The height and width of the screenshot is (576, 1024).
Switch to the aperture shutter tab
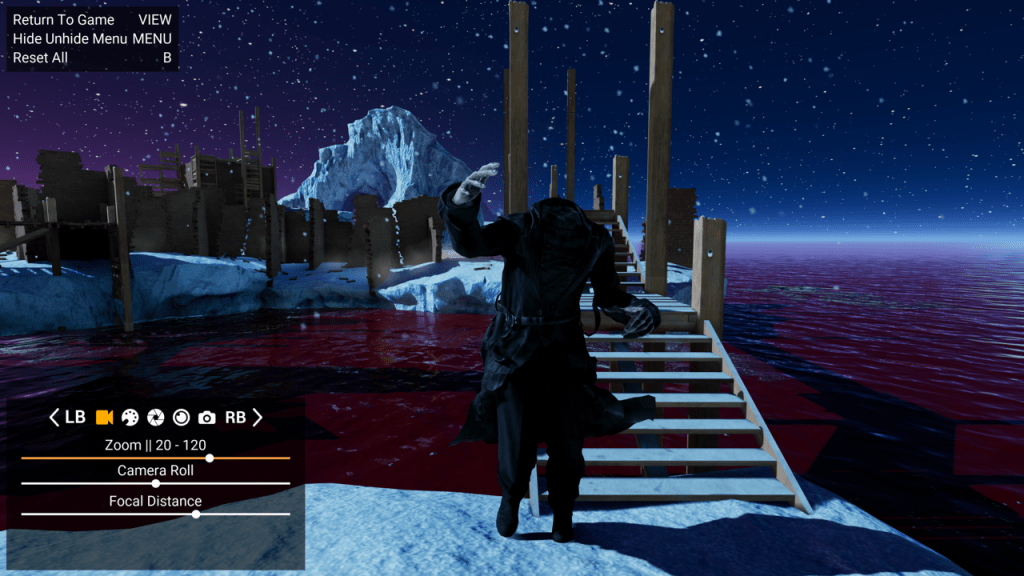pos(156,417)
